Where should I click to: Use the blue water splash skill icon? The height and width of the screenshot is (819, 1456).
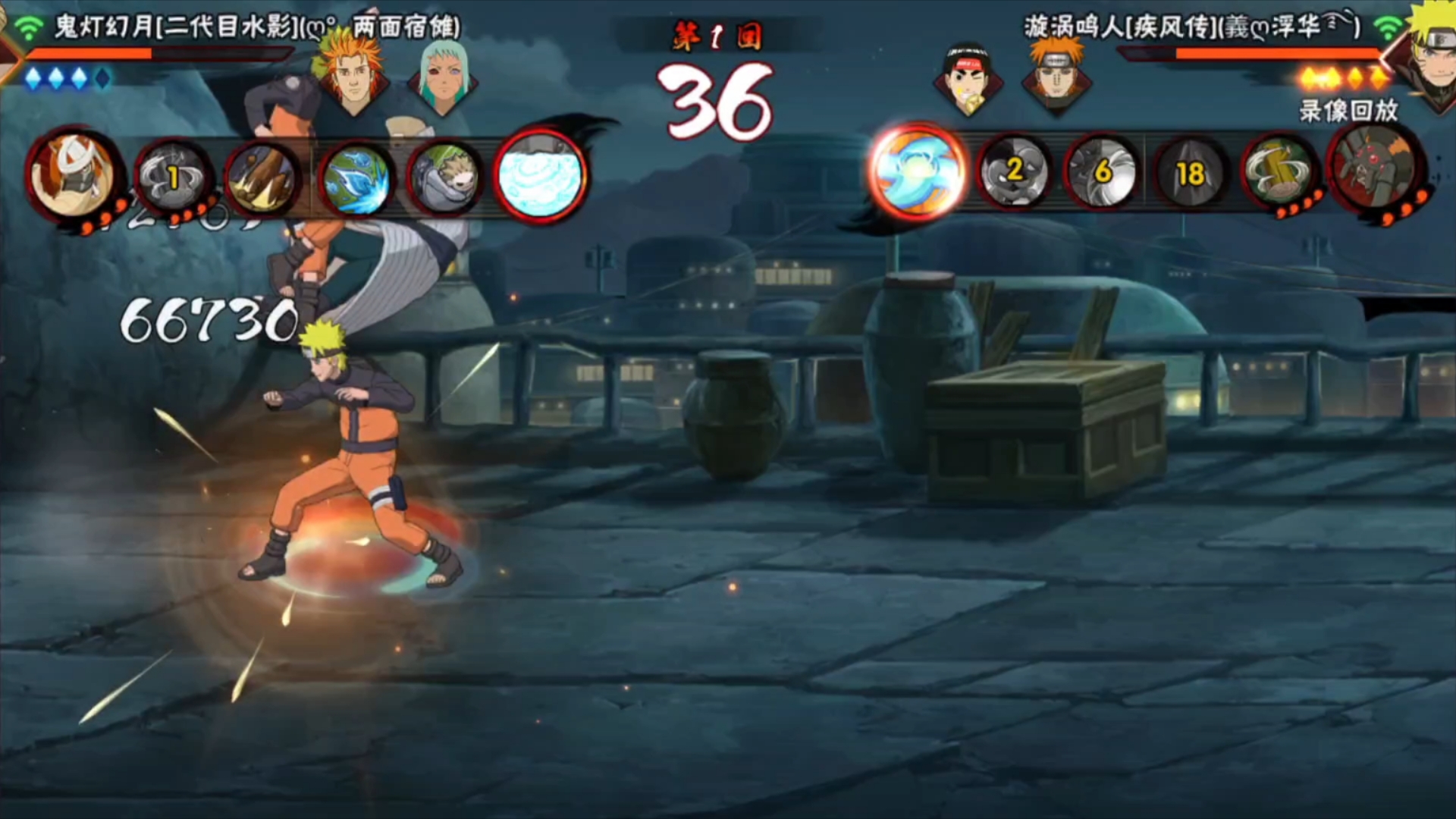pyautogui.click(x=356, y=180)
